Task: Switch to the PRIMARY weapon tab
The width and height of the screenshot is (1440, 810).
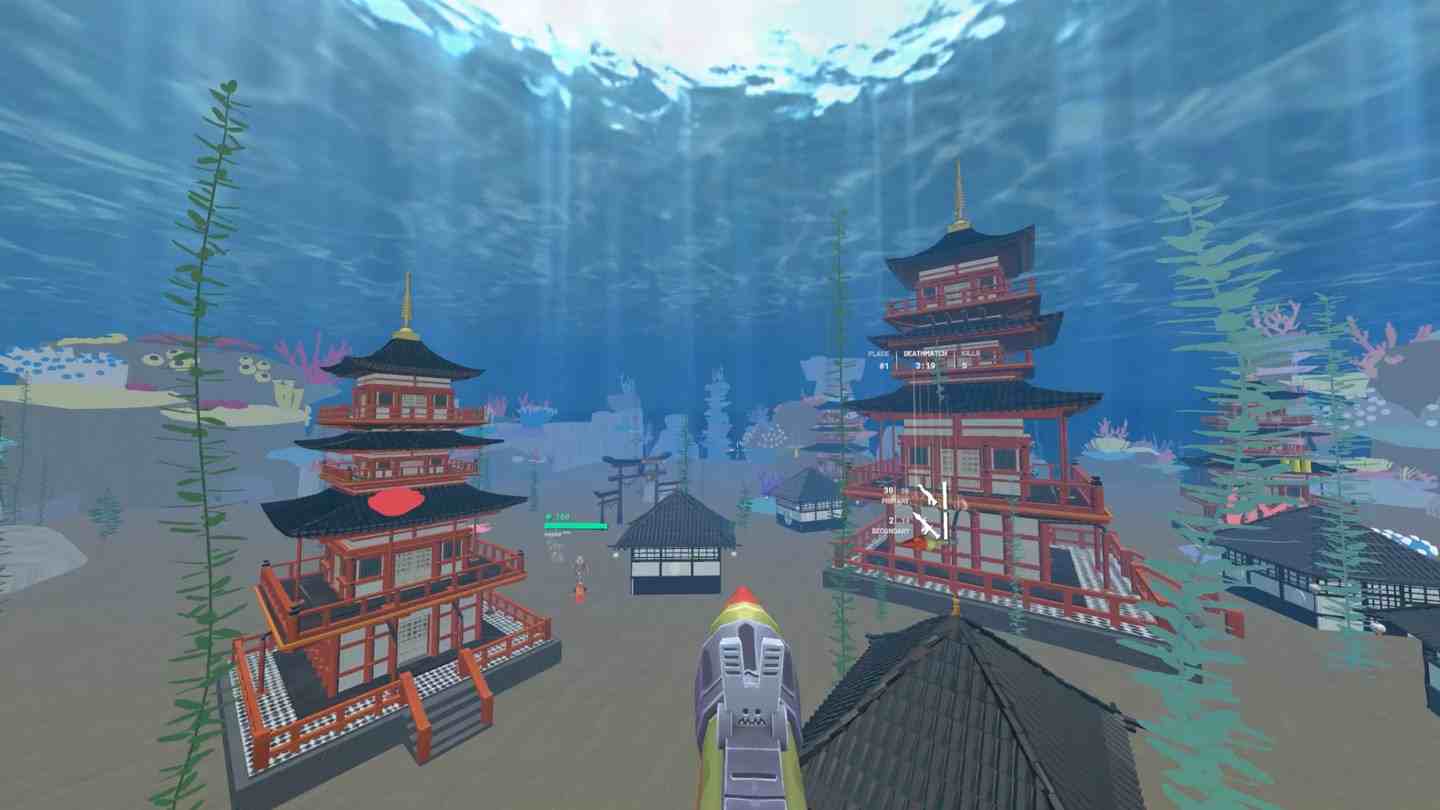Action: tap(896, 501)
